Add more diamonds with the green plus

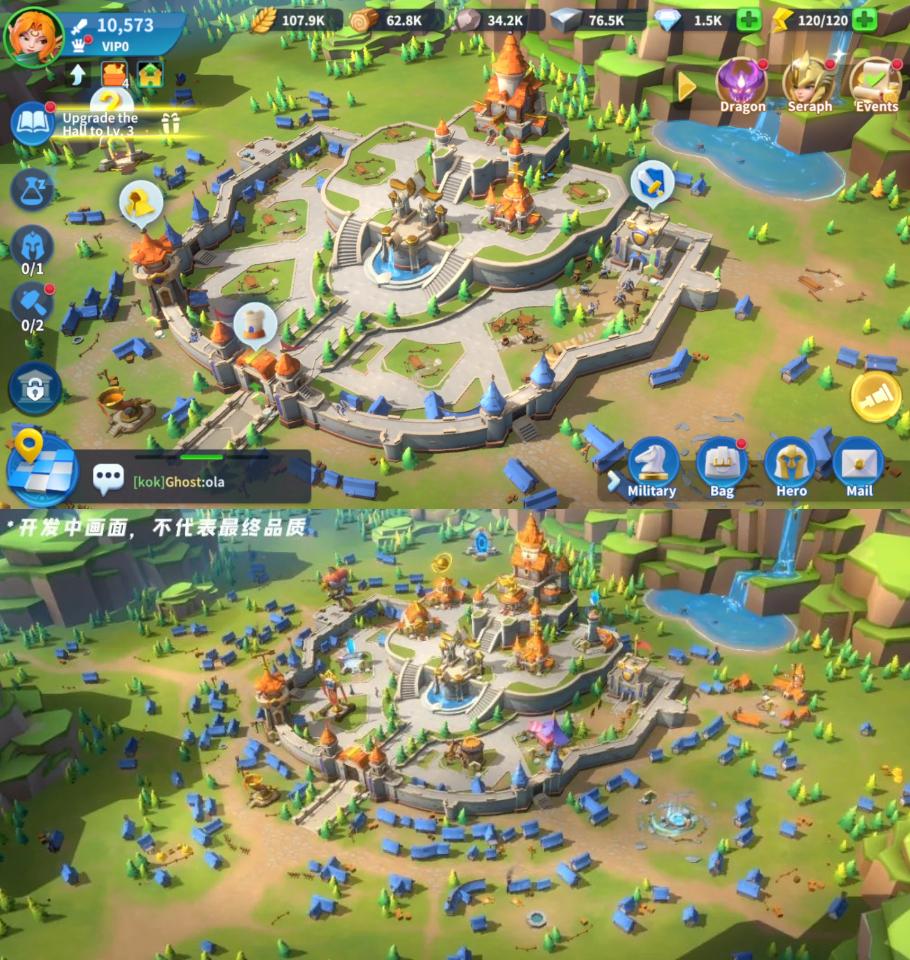tap(748, 20)
